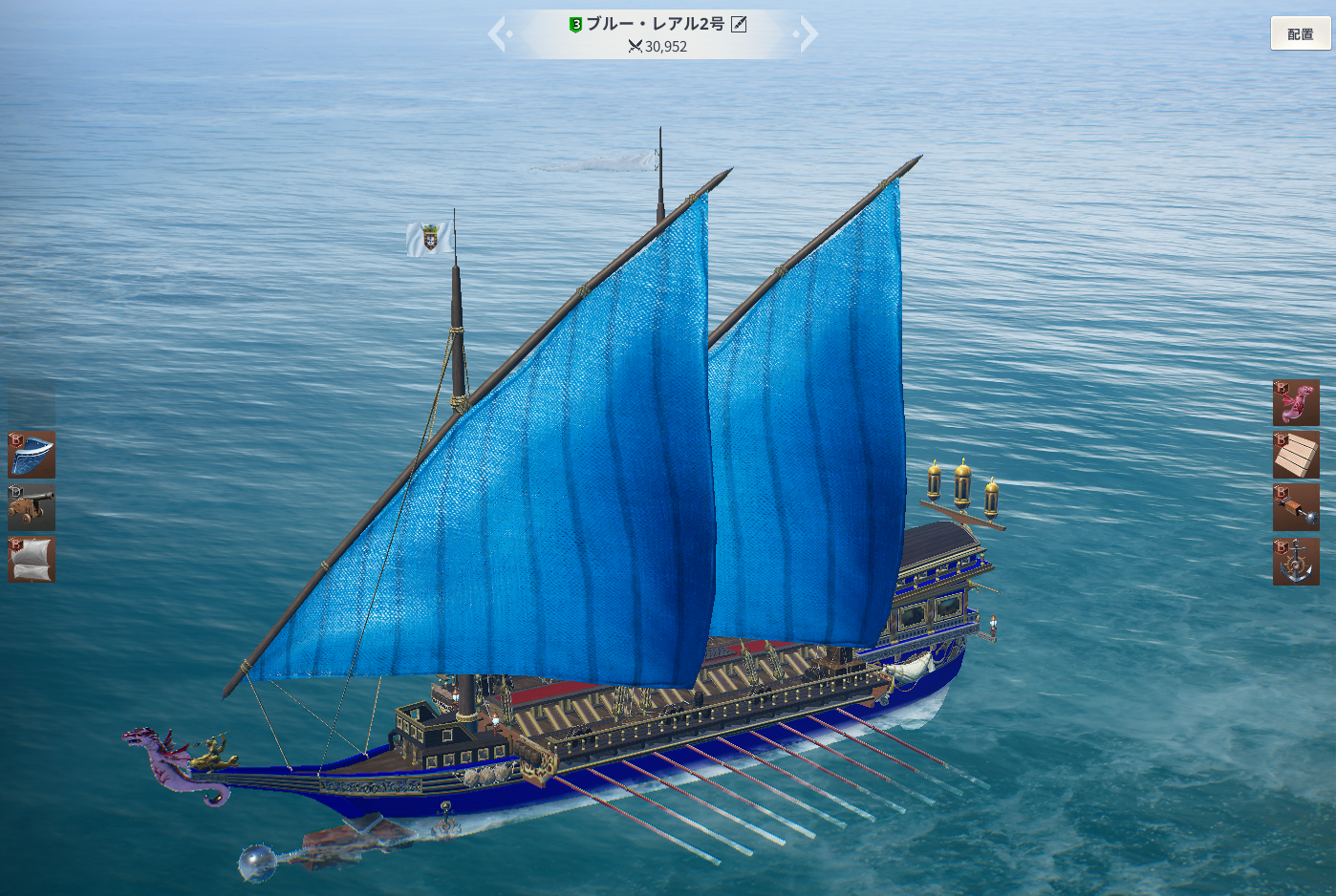Image resolution: width=1336 pixels, height=896 pixels.
Task: Click the 配置 button
Action: pos(1300,34)
